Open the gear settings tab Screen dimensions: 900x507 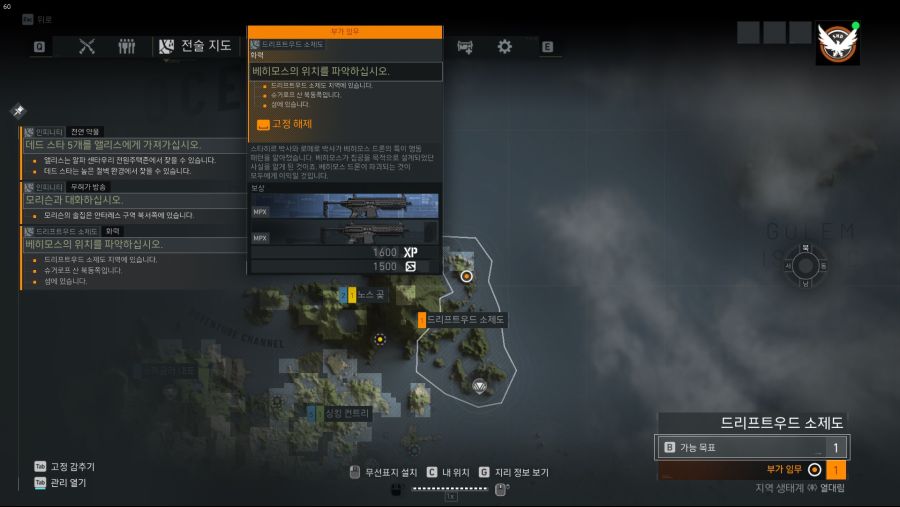pos(505,46)
